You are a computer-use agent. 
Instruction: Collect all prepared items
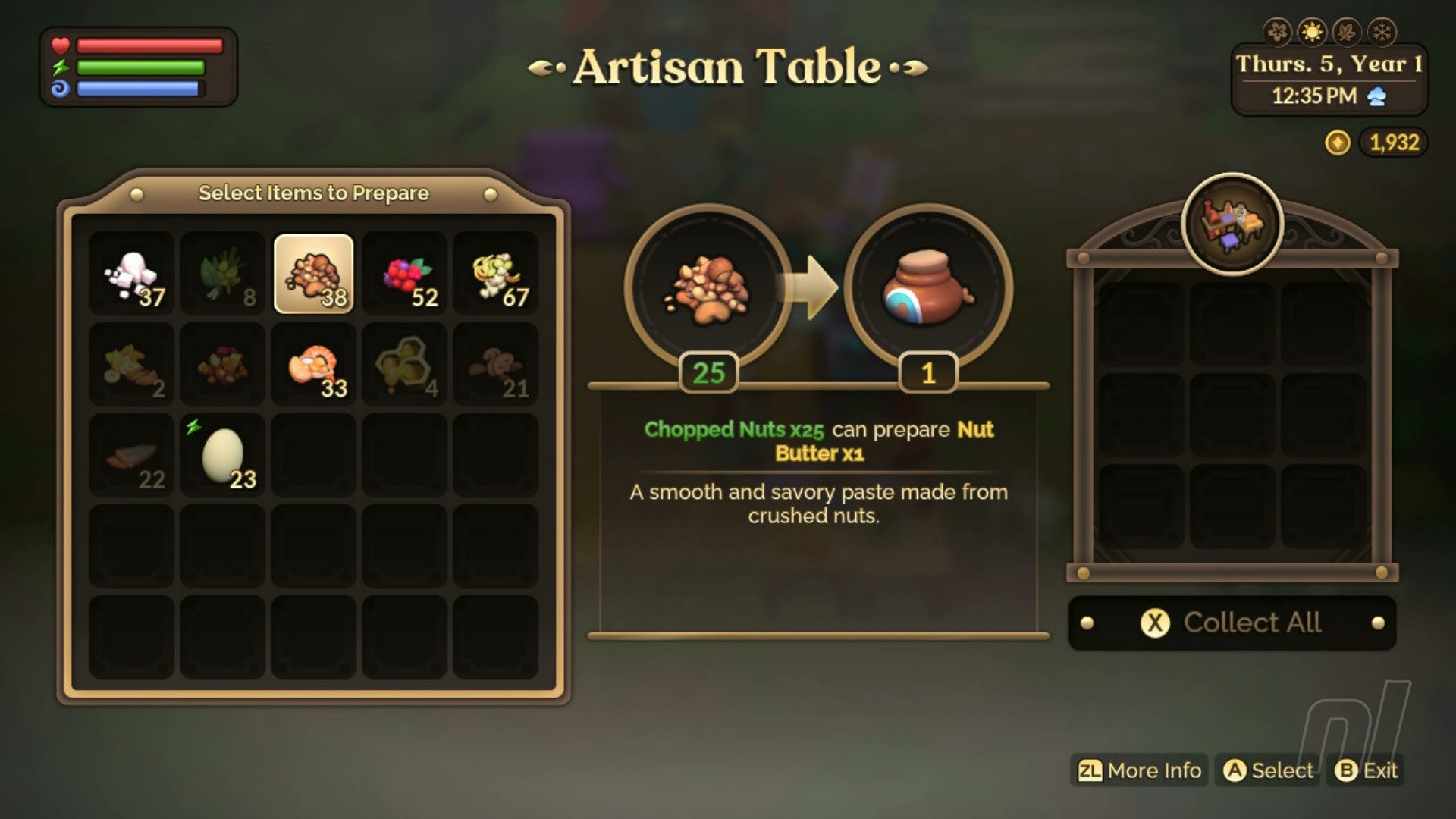point(1232,623)
